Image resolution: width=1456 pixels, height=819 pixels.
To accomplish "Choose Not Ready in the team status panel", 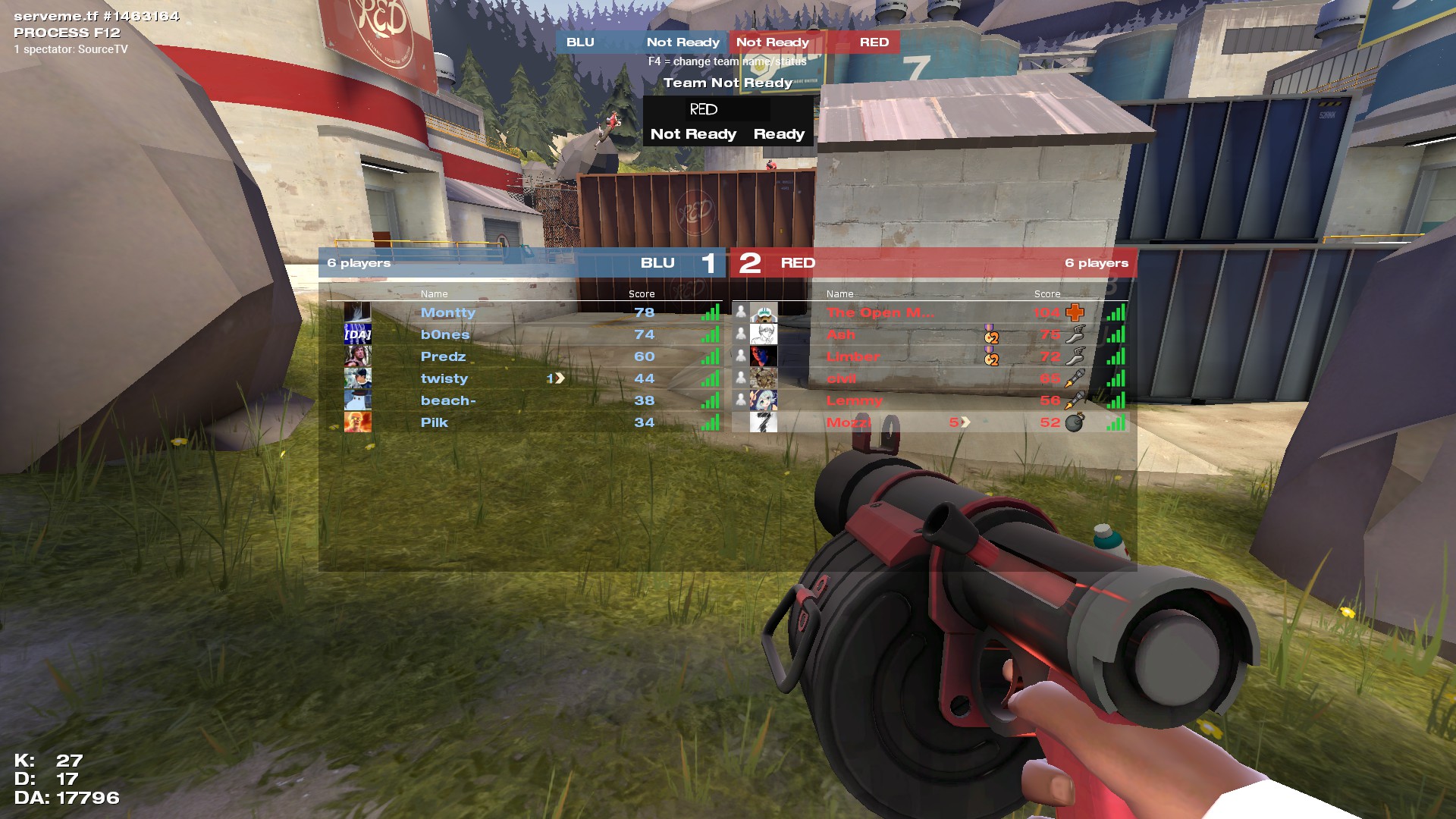I will [x=693, y=134].
